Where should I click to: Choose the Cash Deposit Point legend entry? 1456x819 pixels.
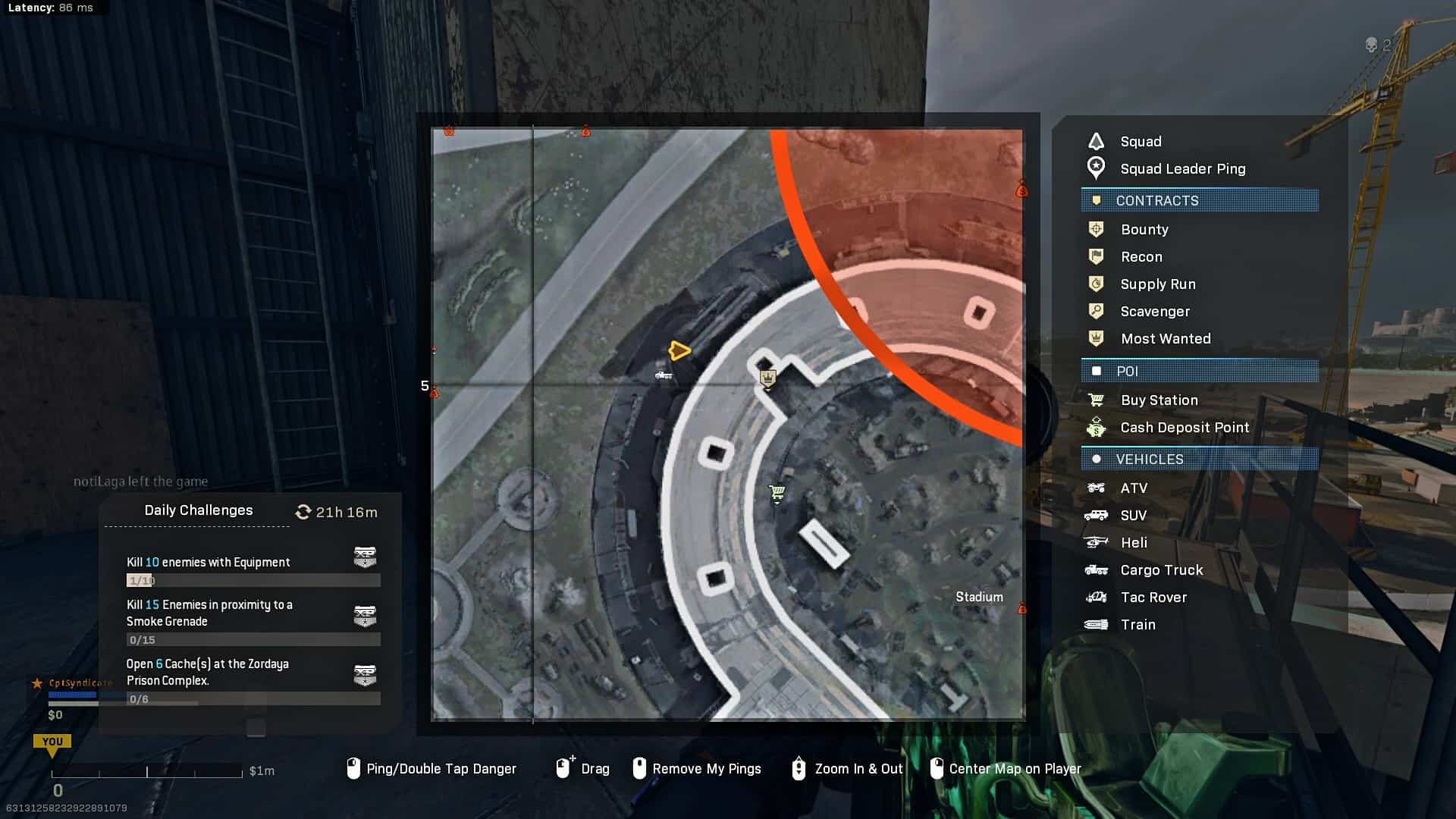coord(1184,428)
